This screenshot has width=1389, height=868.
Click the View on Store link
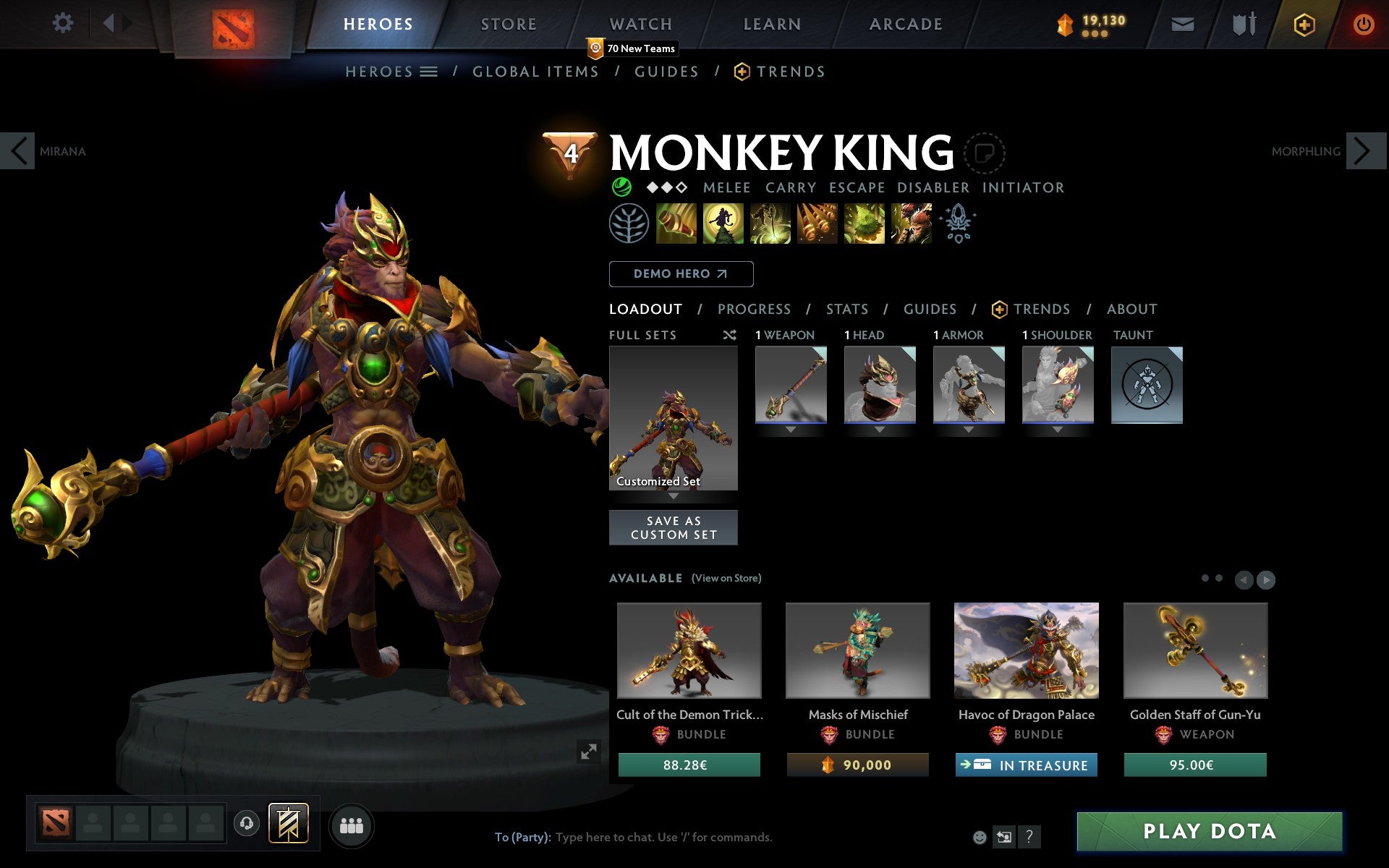726,578
